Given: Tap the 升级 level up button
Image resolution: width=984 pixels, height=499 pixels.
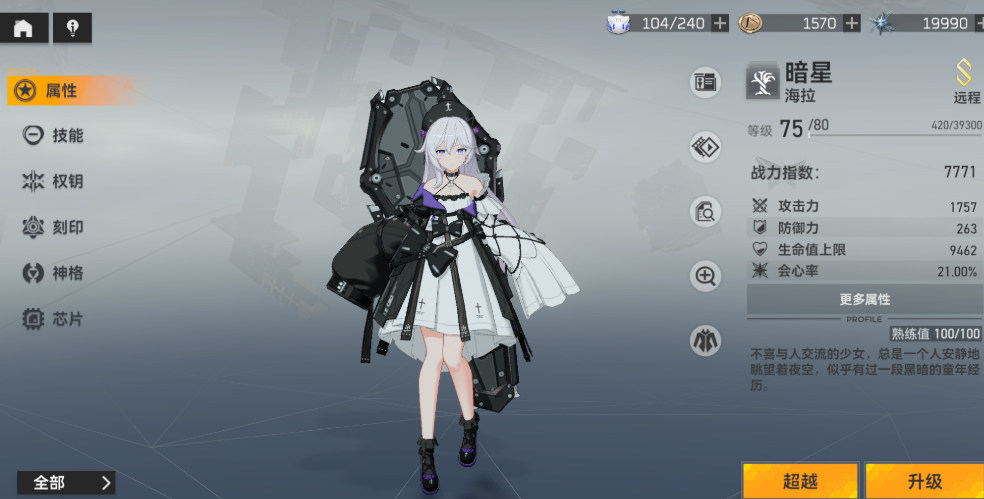Looking at the screenshot, I should pos(924,481).
